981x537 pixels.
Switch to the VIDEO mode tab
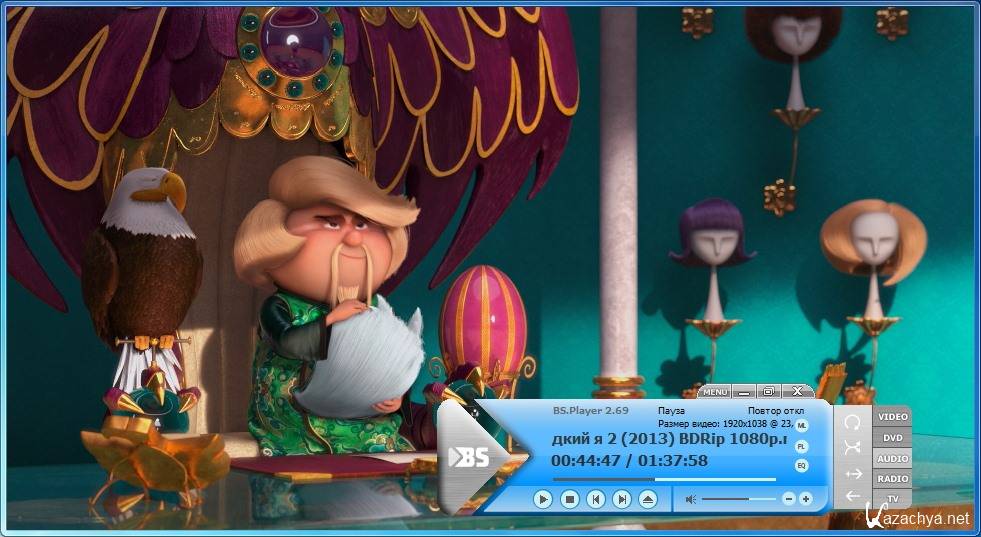click(x=892, y=416)
